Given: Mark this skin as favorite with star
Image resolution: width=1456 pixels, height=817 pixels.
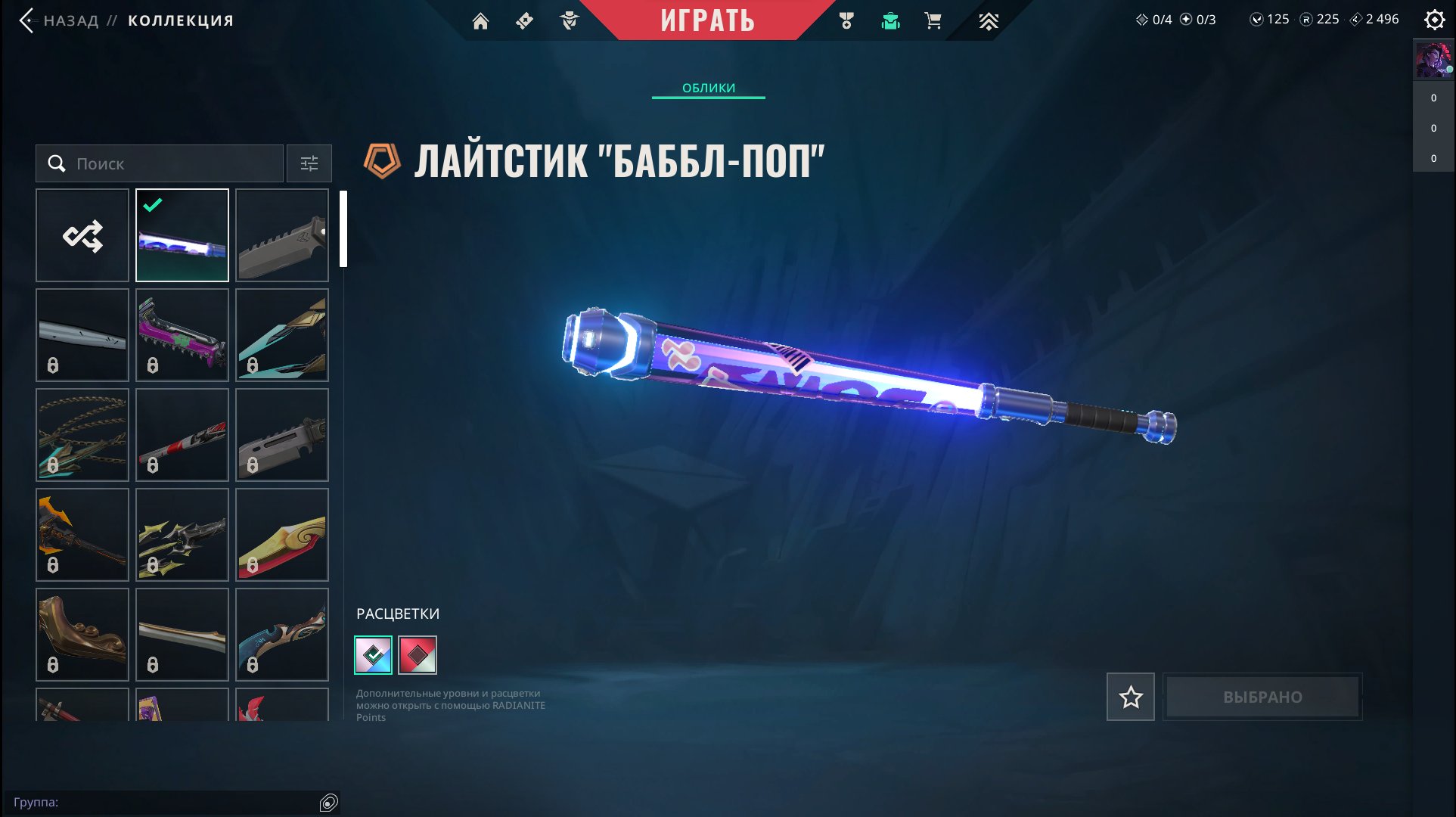Looking at the screenshot, I should click(x=1130, y=697).
